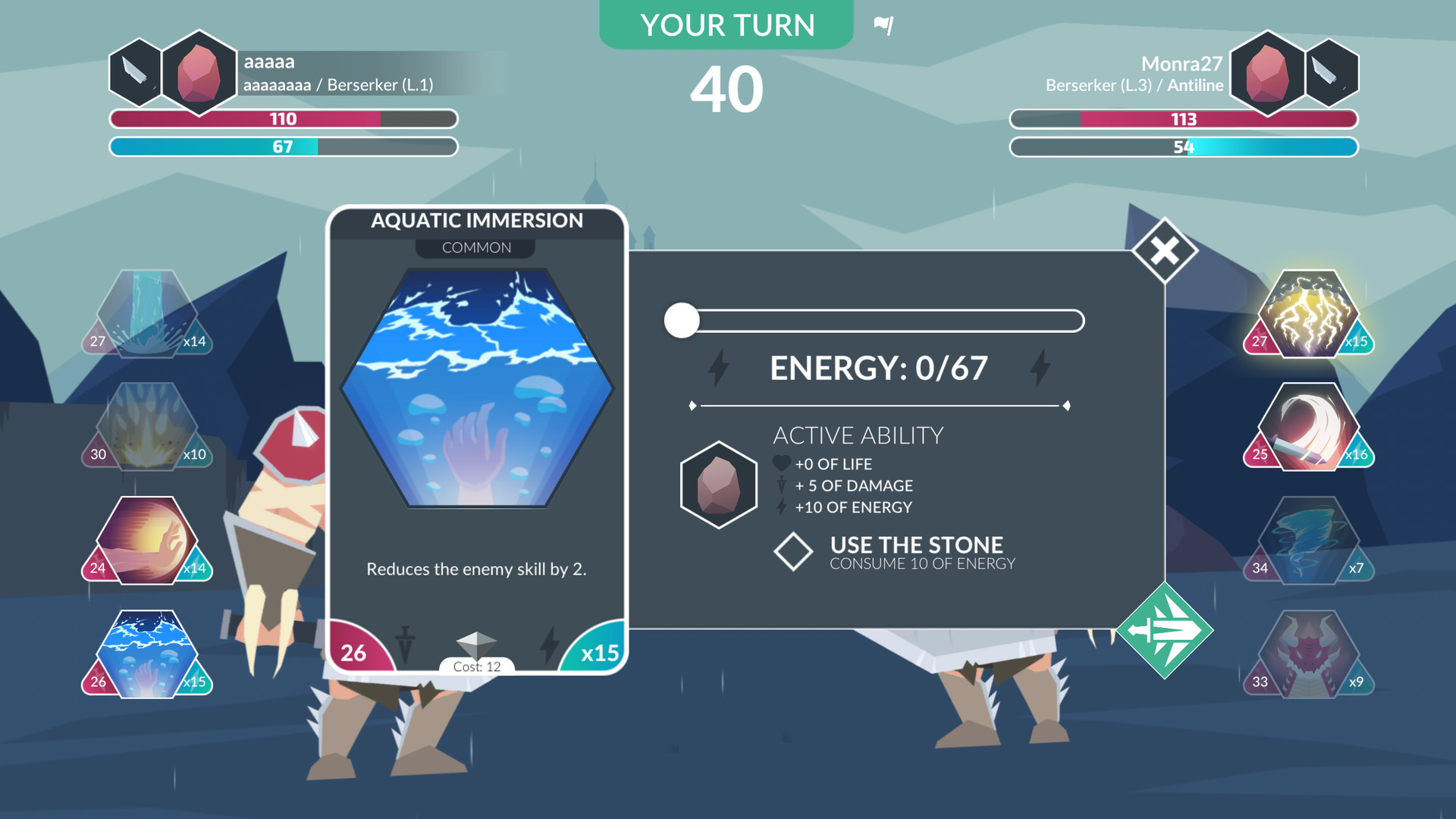Click the stone icon beside Active Ability

click(x=717, y=483)
